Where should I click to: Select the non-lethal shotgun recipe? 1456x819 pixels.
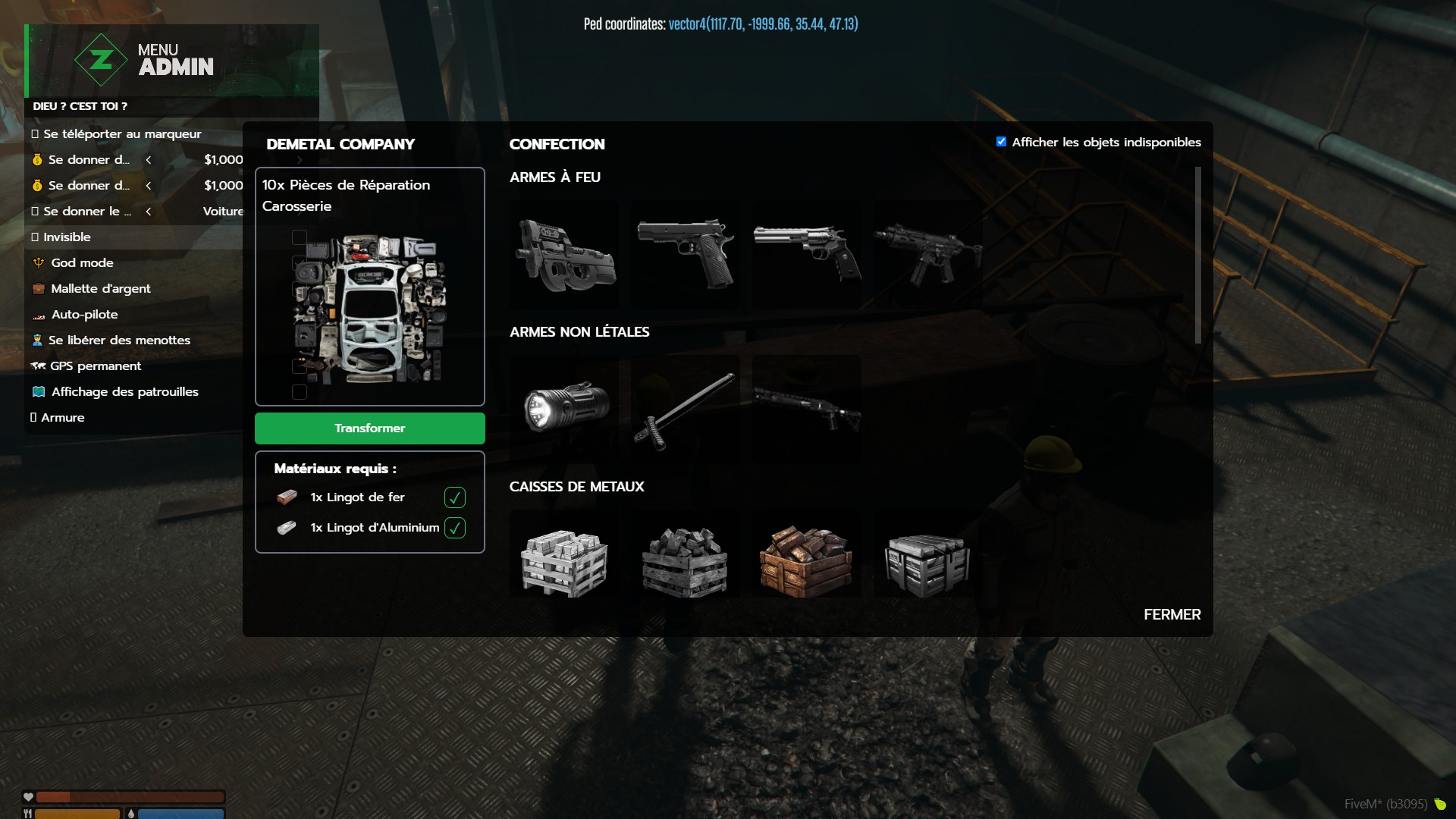(x=807, y=409)
